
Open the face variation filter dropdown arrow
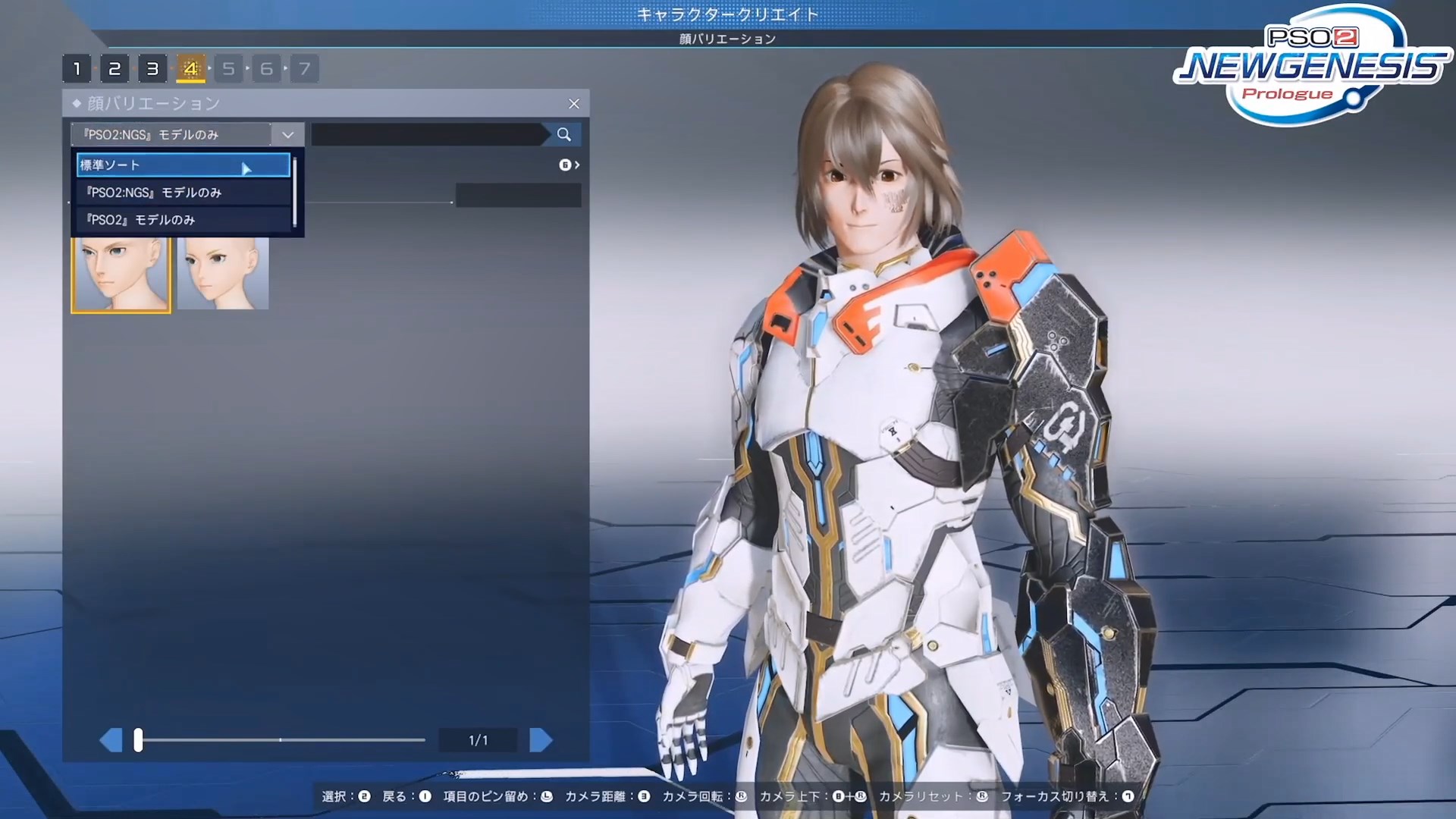[x=287, y=134]
